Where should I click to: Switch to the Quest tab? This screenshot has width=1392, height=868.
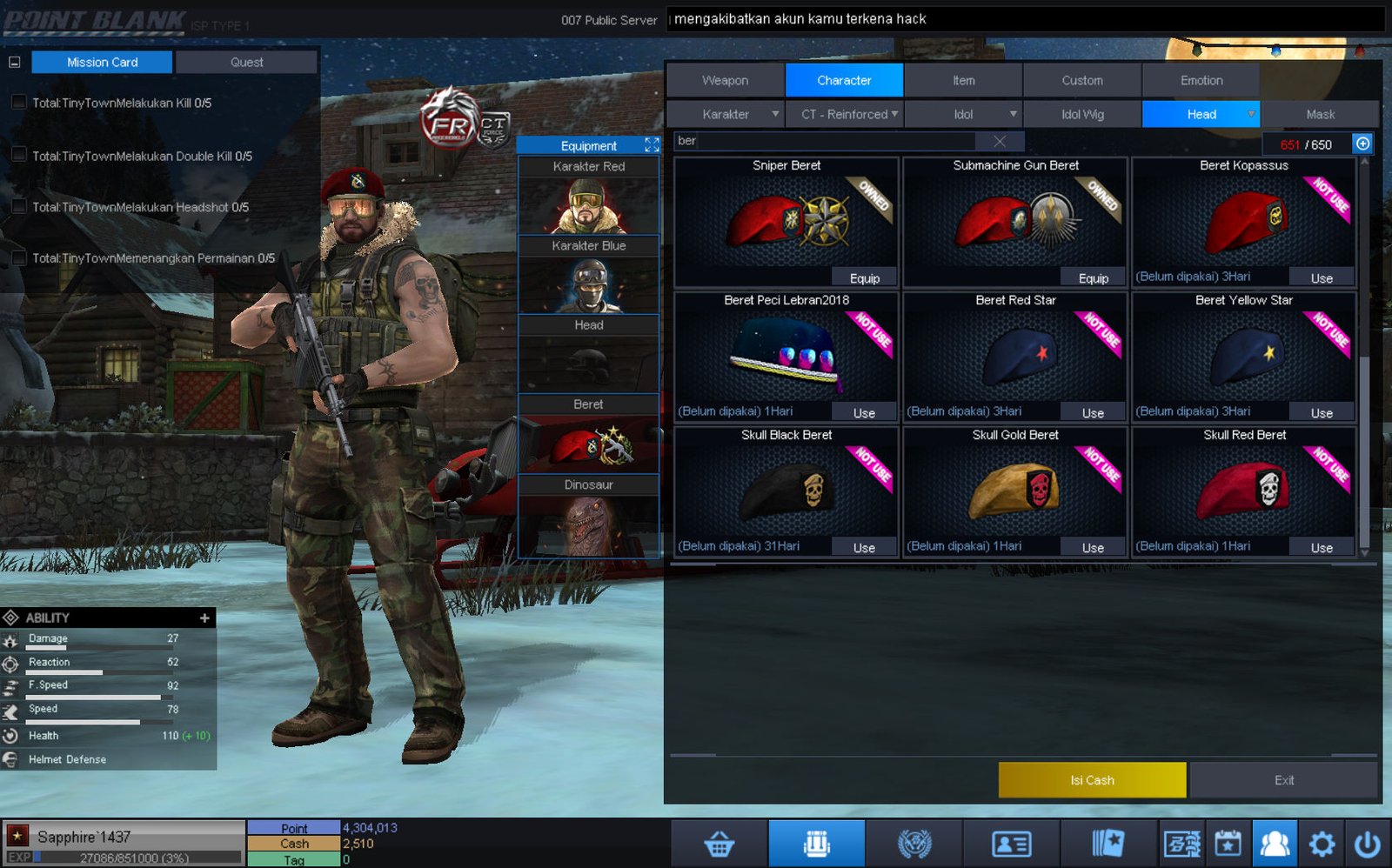[246, 62]
